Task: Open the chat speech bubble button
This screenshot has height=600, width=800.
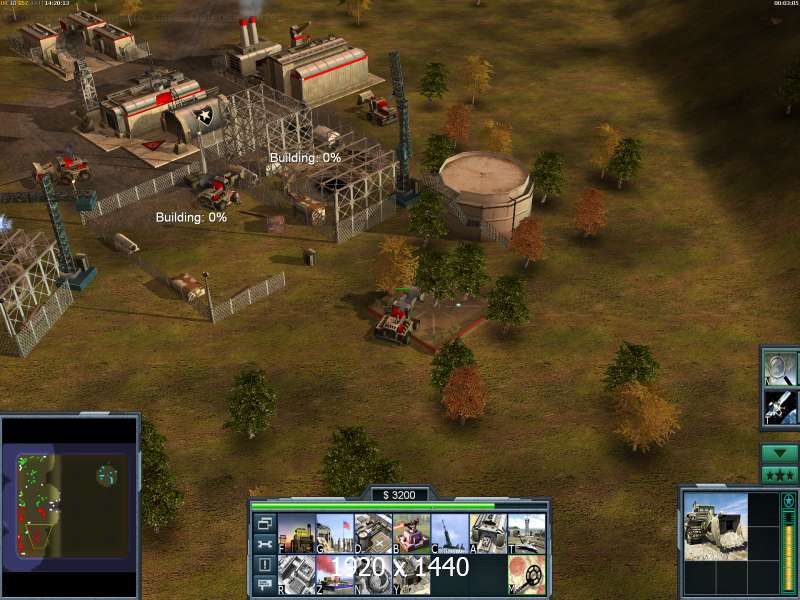Action: [264, 585]
